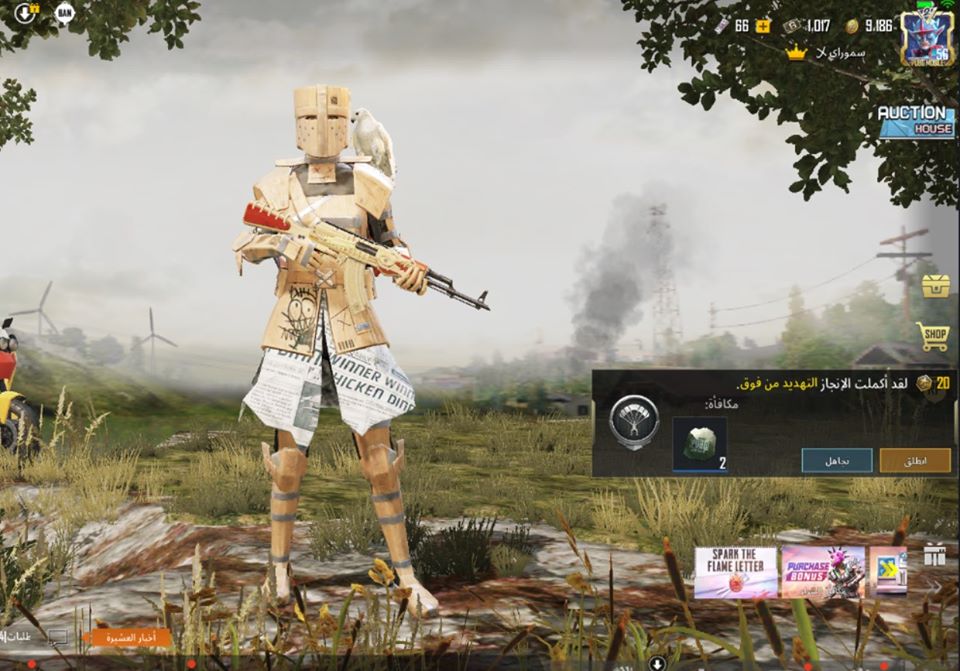Select the reward item slot showing quantity 2
The height and width of the screenshot is (671, 960).
tap(699, 443)
